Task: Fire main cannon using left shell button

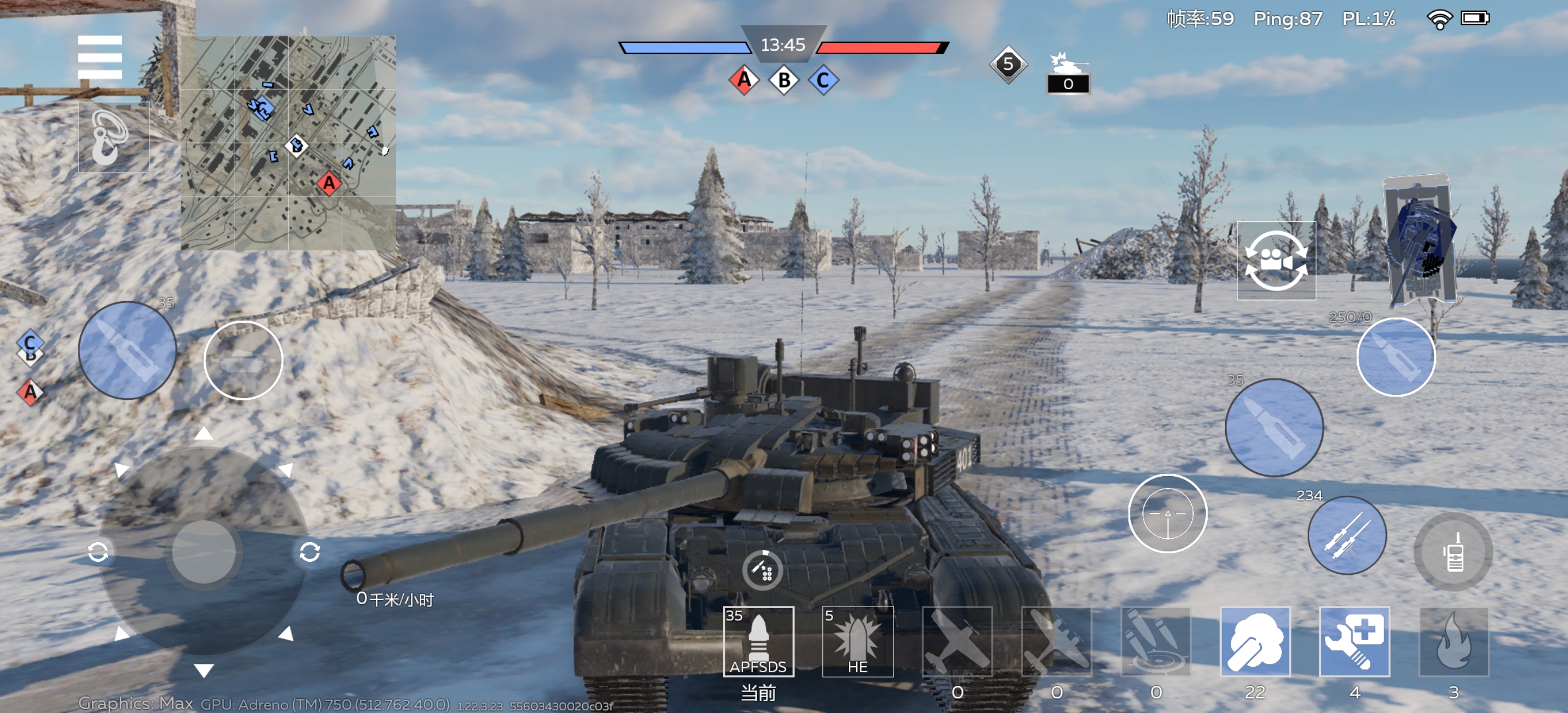Action: (127, 350)
